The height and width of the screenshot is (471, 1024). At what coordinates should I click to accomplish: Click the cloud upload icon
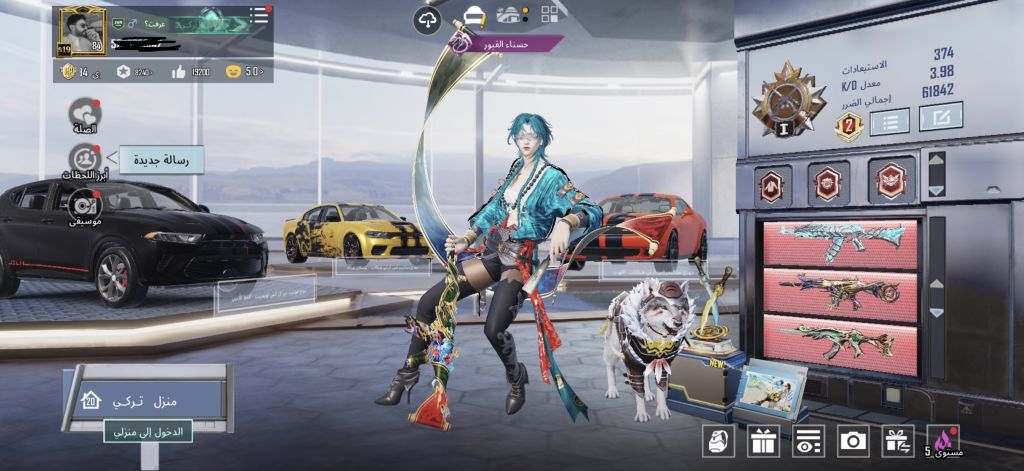pyautogui.click(x=427, y=19)
